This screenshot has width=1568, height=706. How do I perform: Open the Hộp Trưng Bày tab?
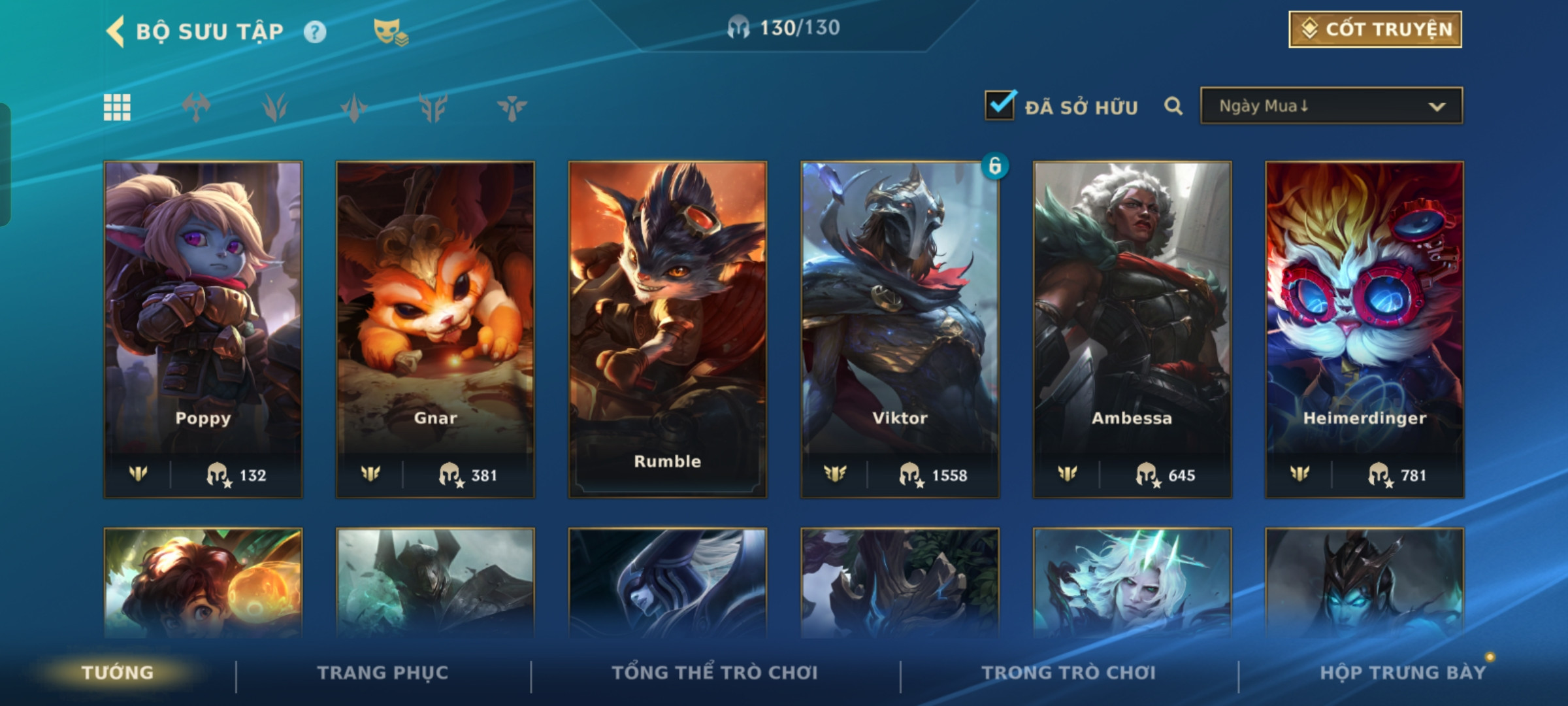coord(1403,673)
